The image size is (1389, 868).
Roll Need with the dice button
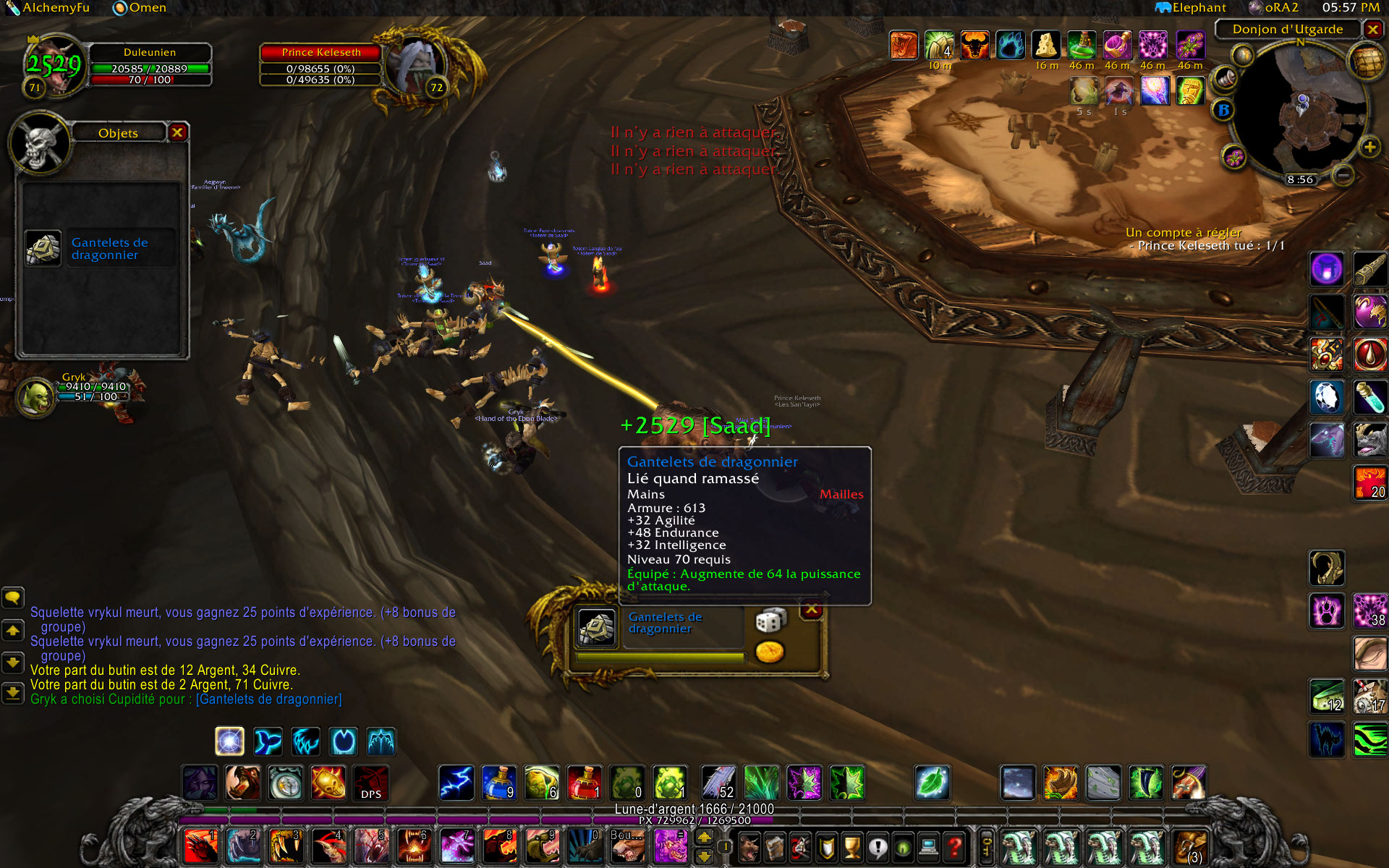tap(770, 621)
